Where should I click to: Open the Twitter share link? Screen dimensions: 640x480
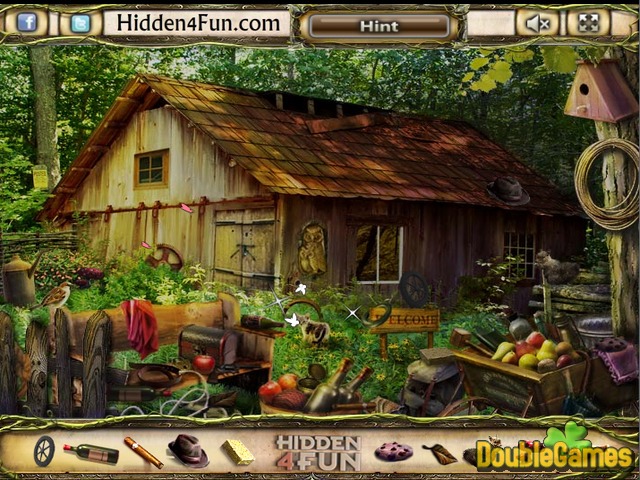point(80,22)
